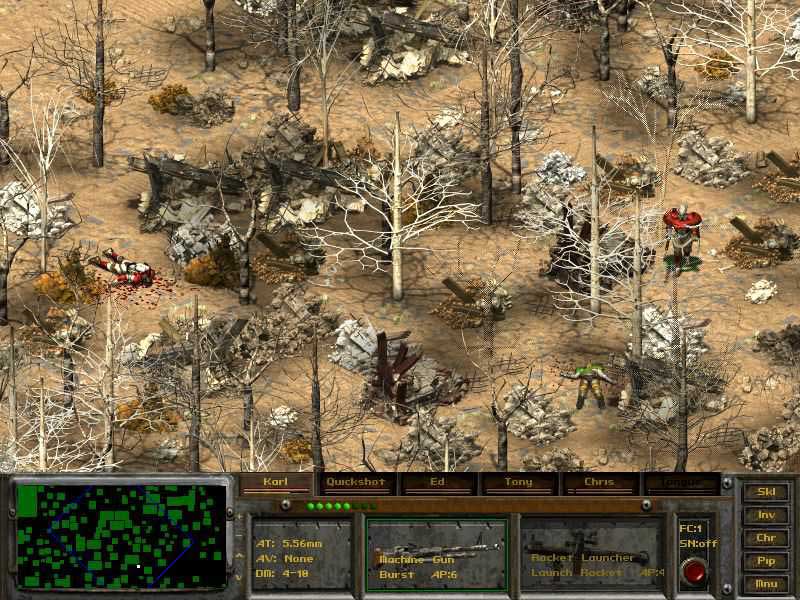The image size is (800, 600).
Task: Choose the Ed squad tab
Action: [437, 482]
